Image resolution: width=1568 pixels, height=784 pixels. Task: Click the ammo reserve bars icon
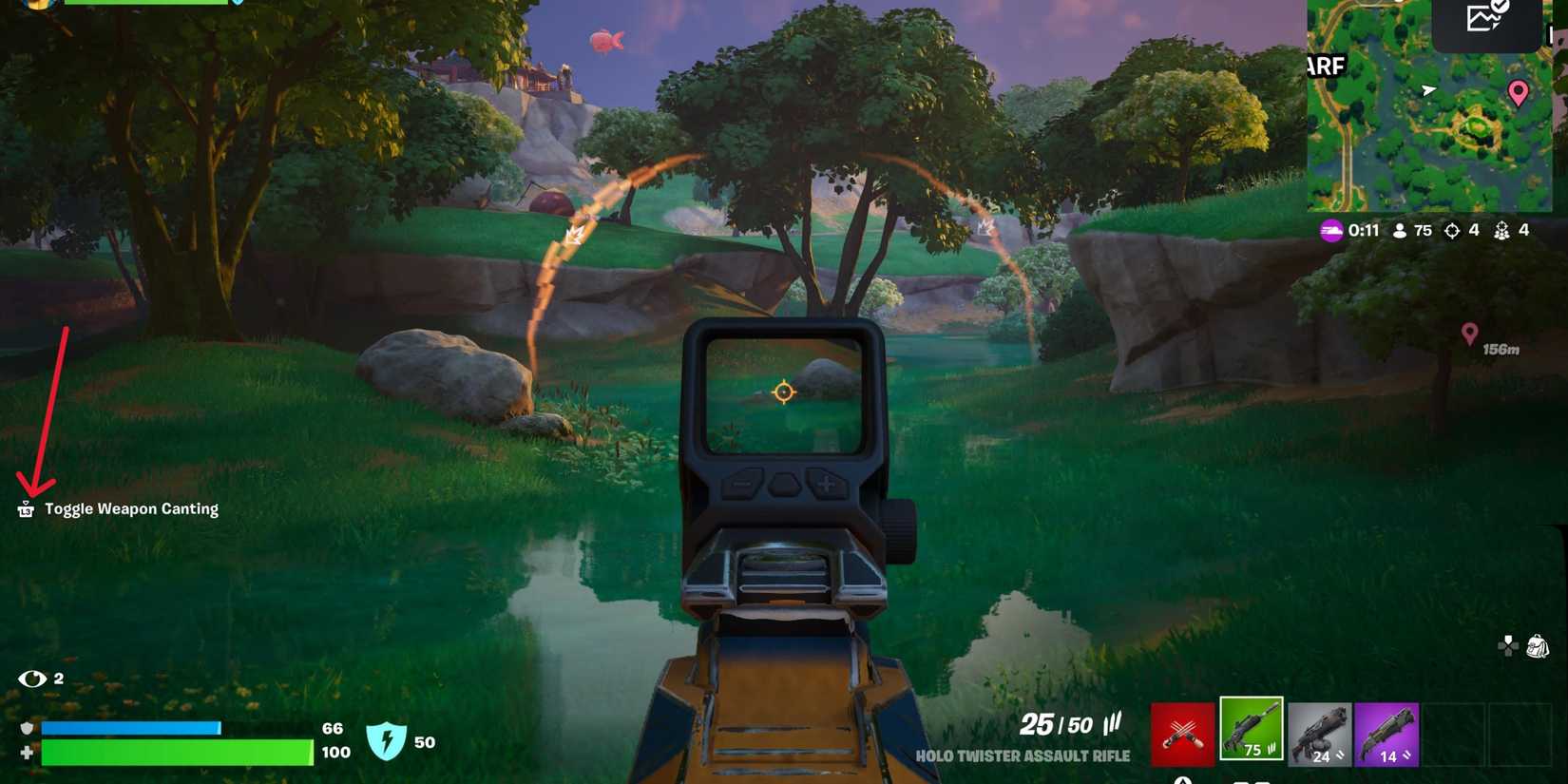(1110, 725)
